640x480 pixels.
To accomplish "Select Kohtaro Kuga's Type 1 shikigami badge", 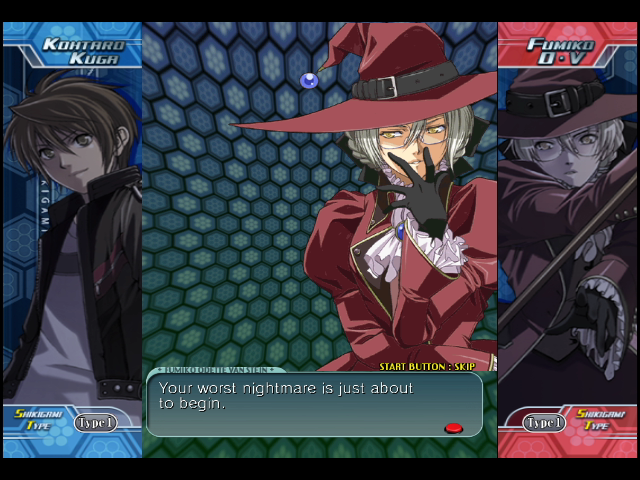I will (x=96, y=423).
